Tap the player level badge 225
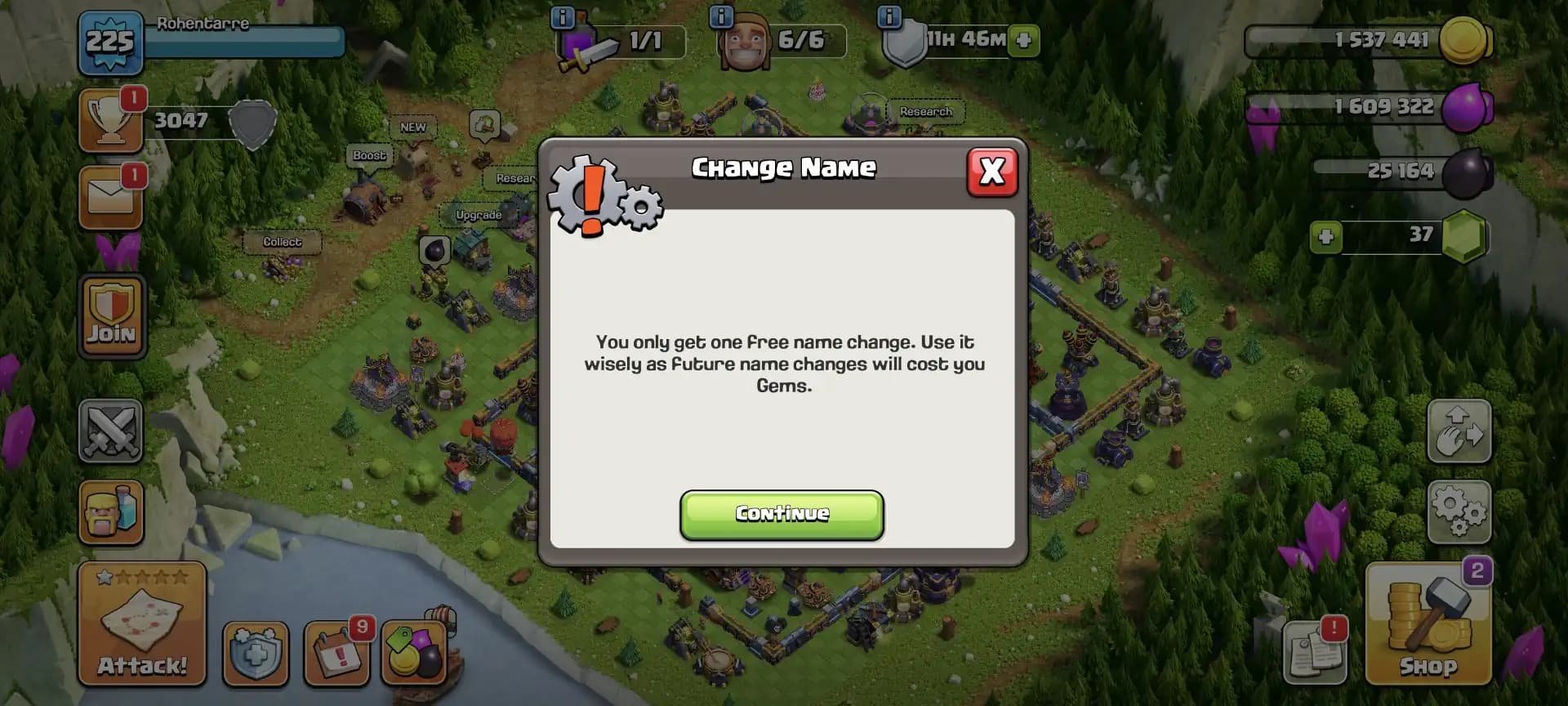The image size is (1568, 706). pos(111,41)
